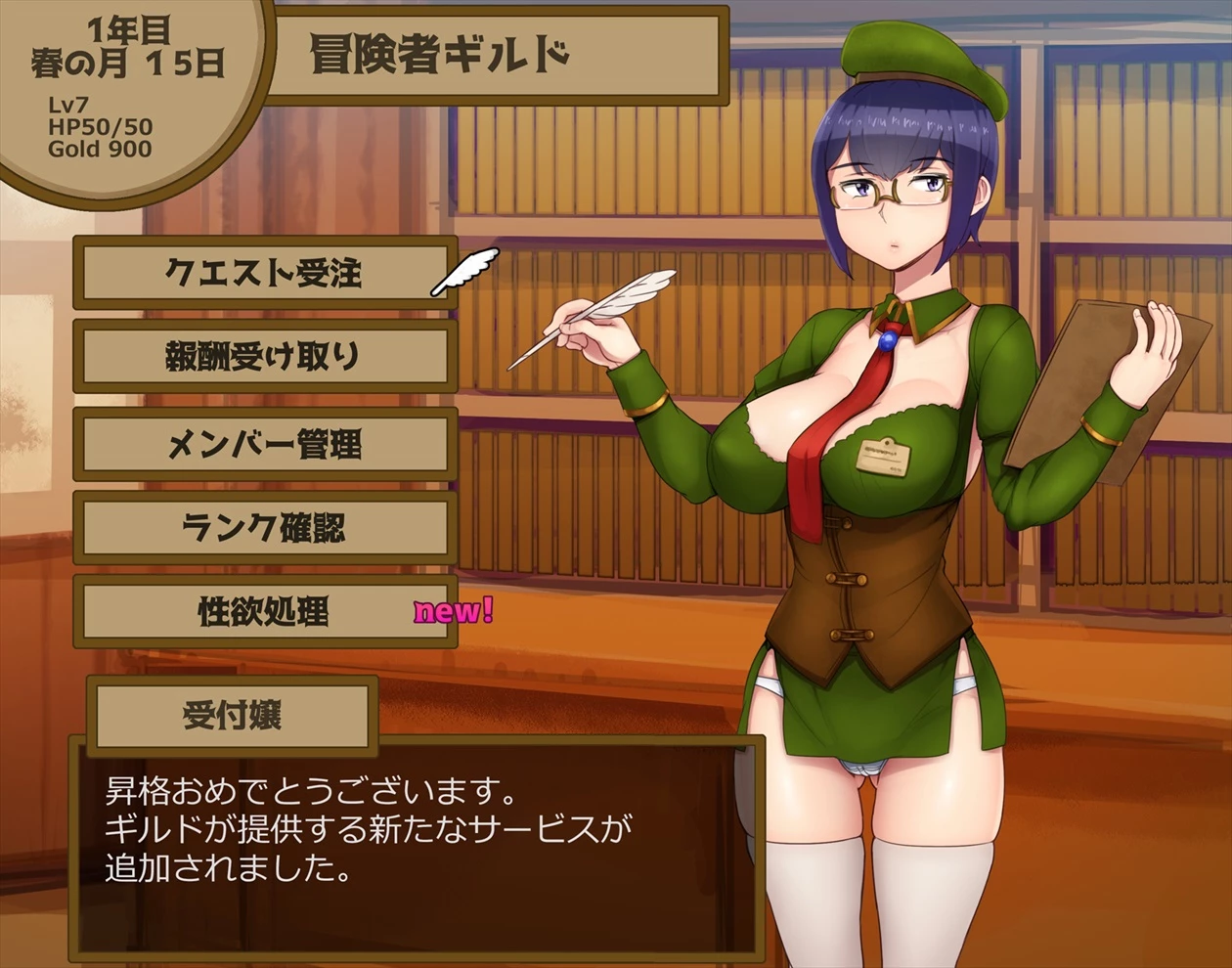This screenshot has width=1232, height=968.
Task: Open ランク確認 to check rank
Action: click(x=264, y=528)
